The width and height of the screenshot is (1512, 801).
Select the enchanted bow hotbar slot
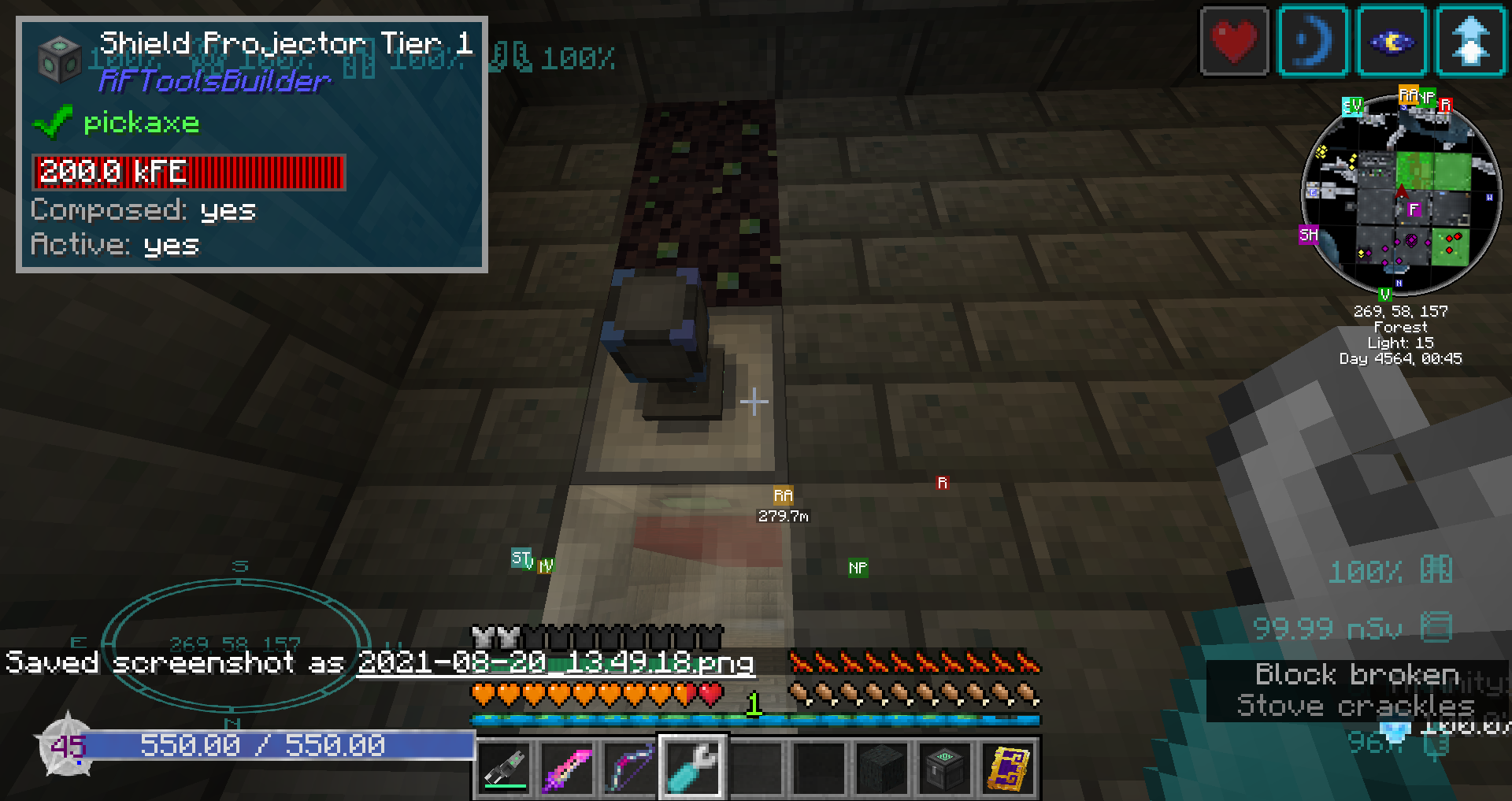pyautogui.click(x=629, y=768)
